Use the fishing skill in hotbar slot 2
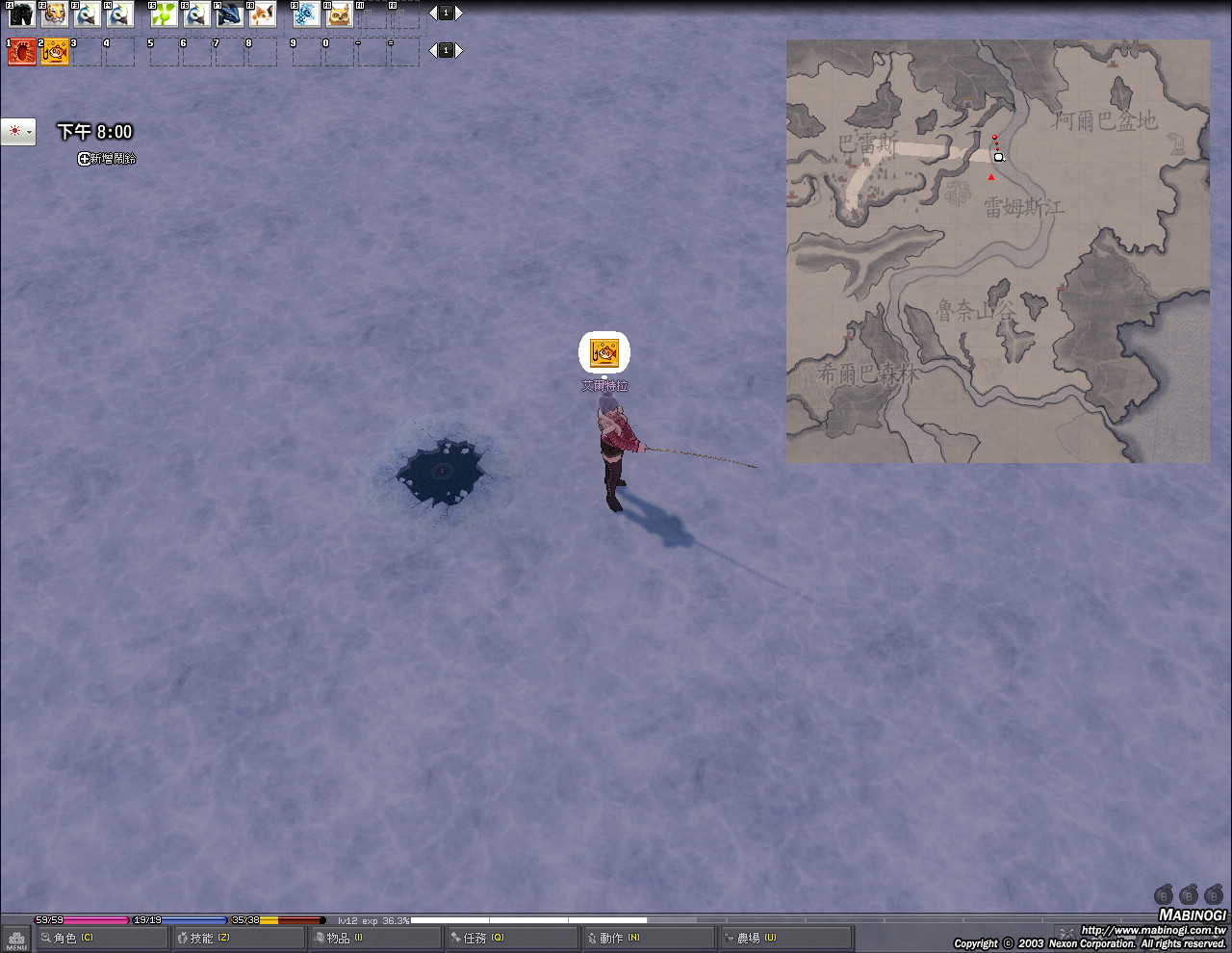The width and height of the screenshot is (1232, 953). click(x=55, y=52)
